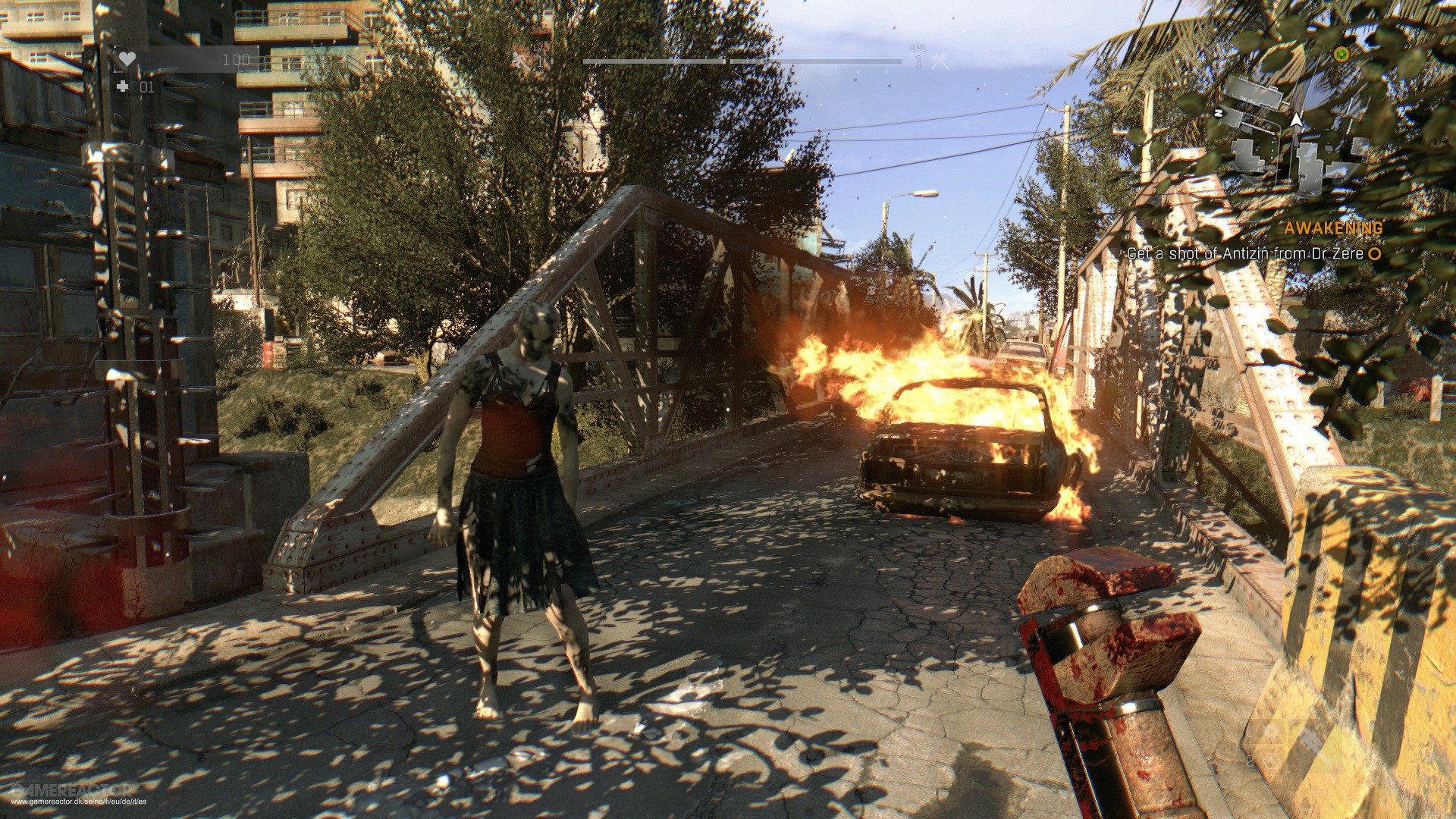Click the green objective marker on the minimap
1456x819 pixels.
coord(1341,55)
